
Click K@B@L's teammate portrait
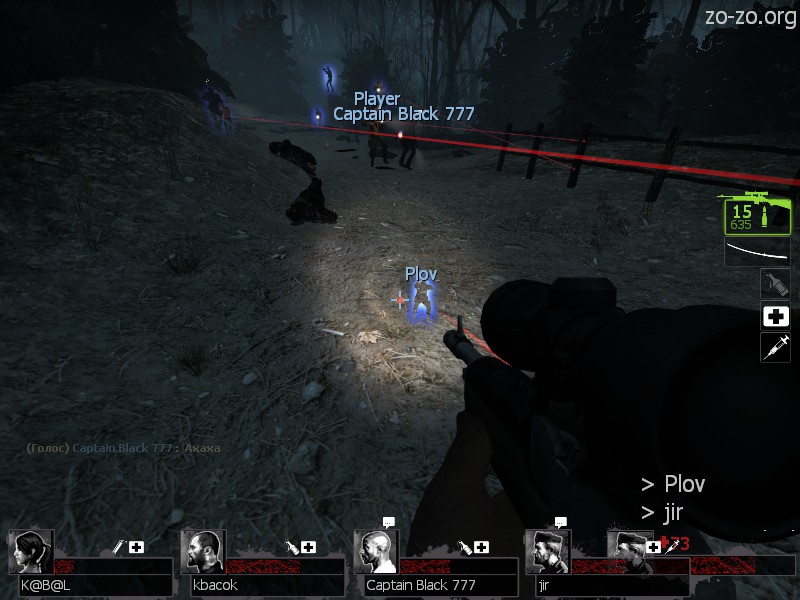point(31,552)
